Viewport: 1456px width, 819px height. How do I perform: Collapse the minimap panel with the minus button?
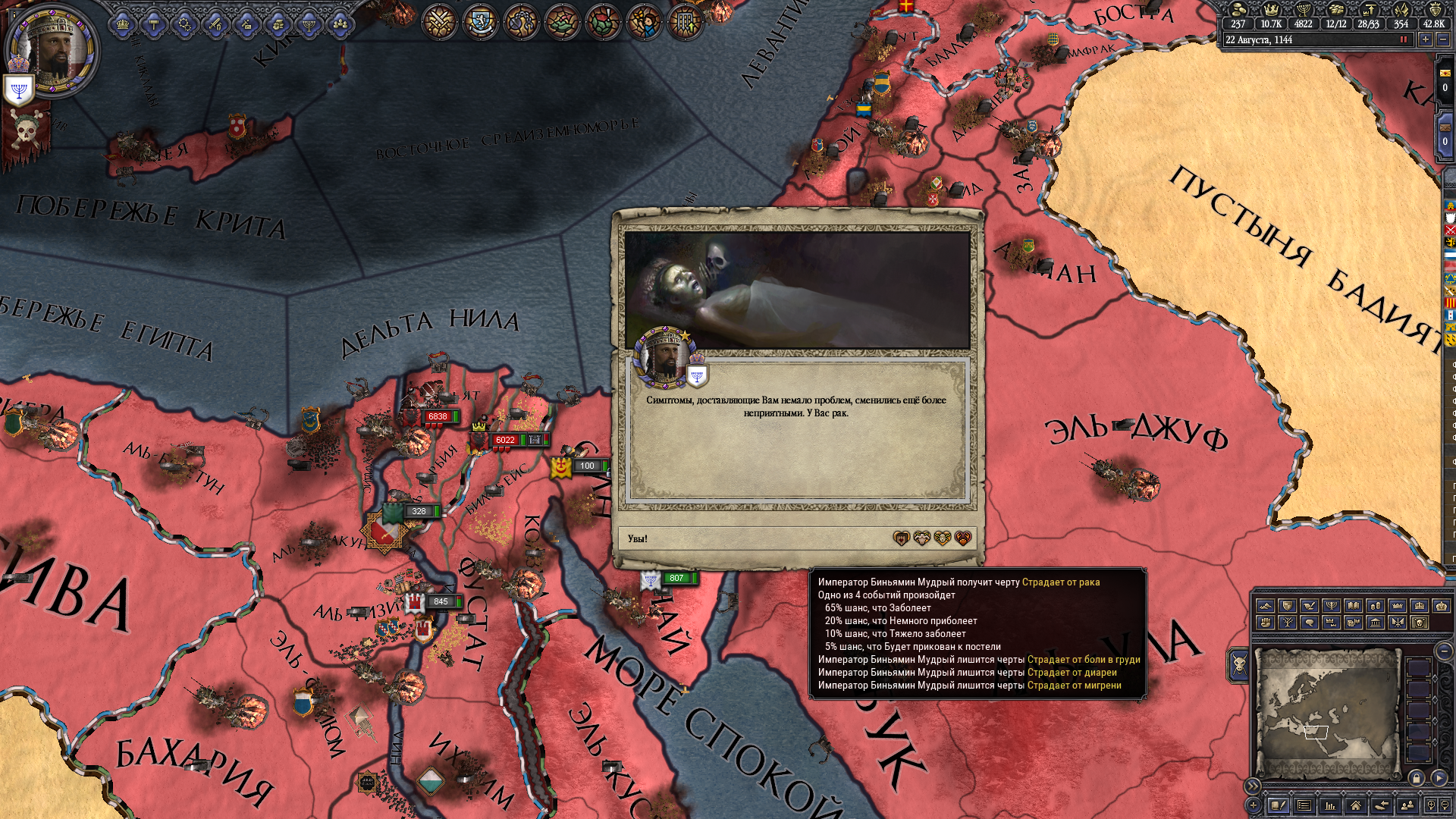1444,651
